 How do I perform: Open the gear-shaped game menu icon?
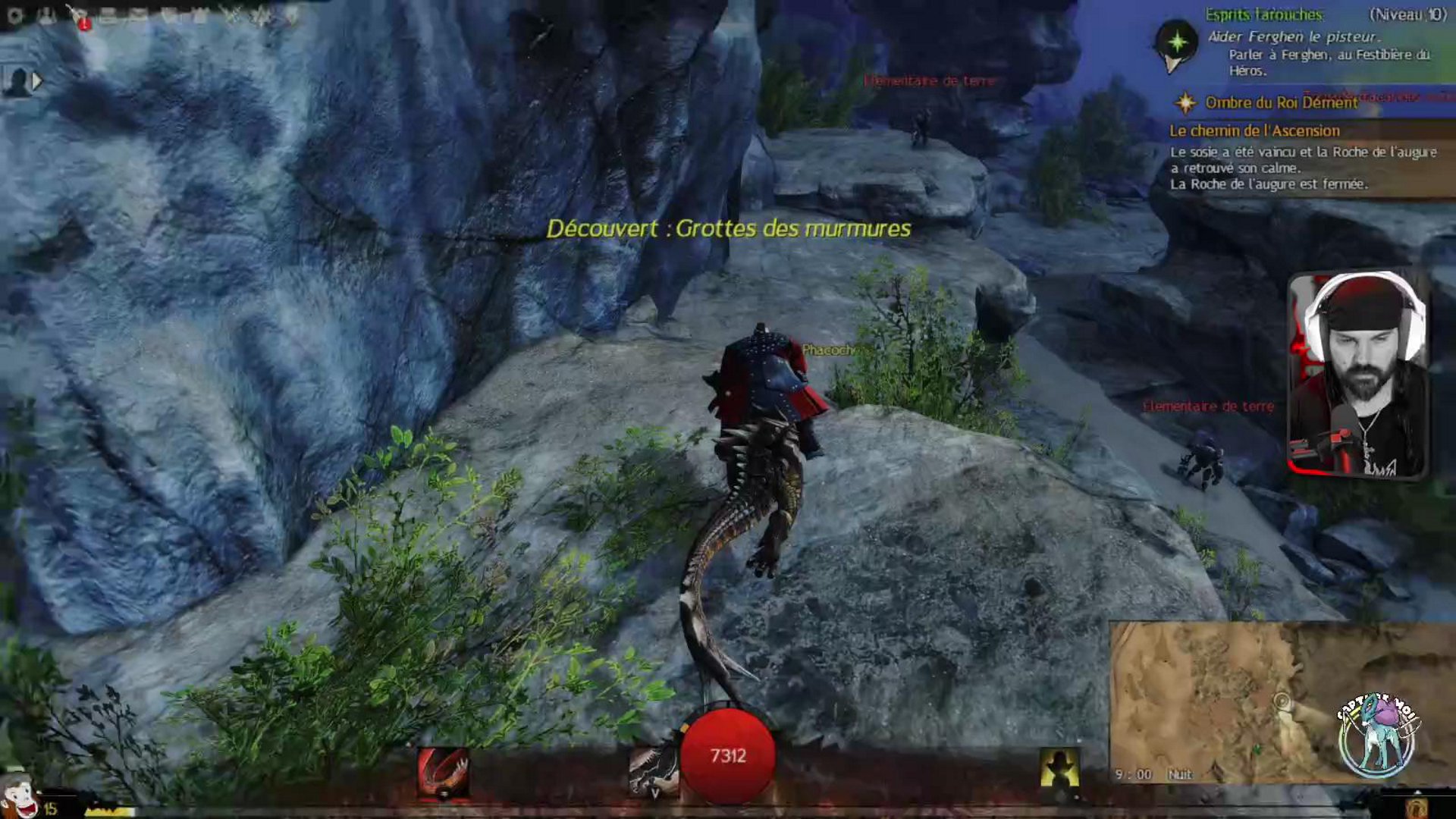tap(14, 16)
